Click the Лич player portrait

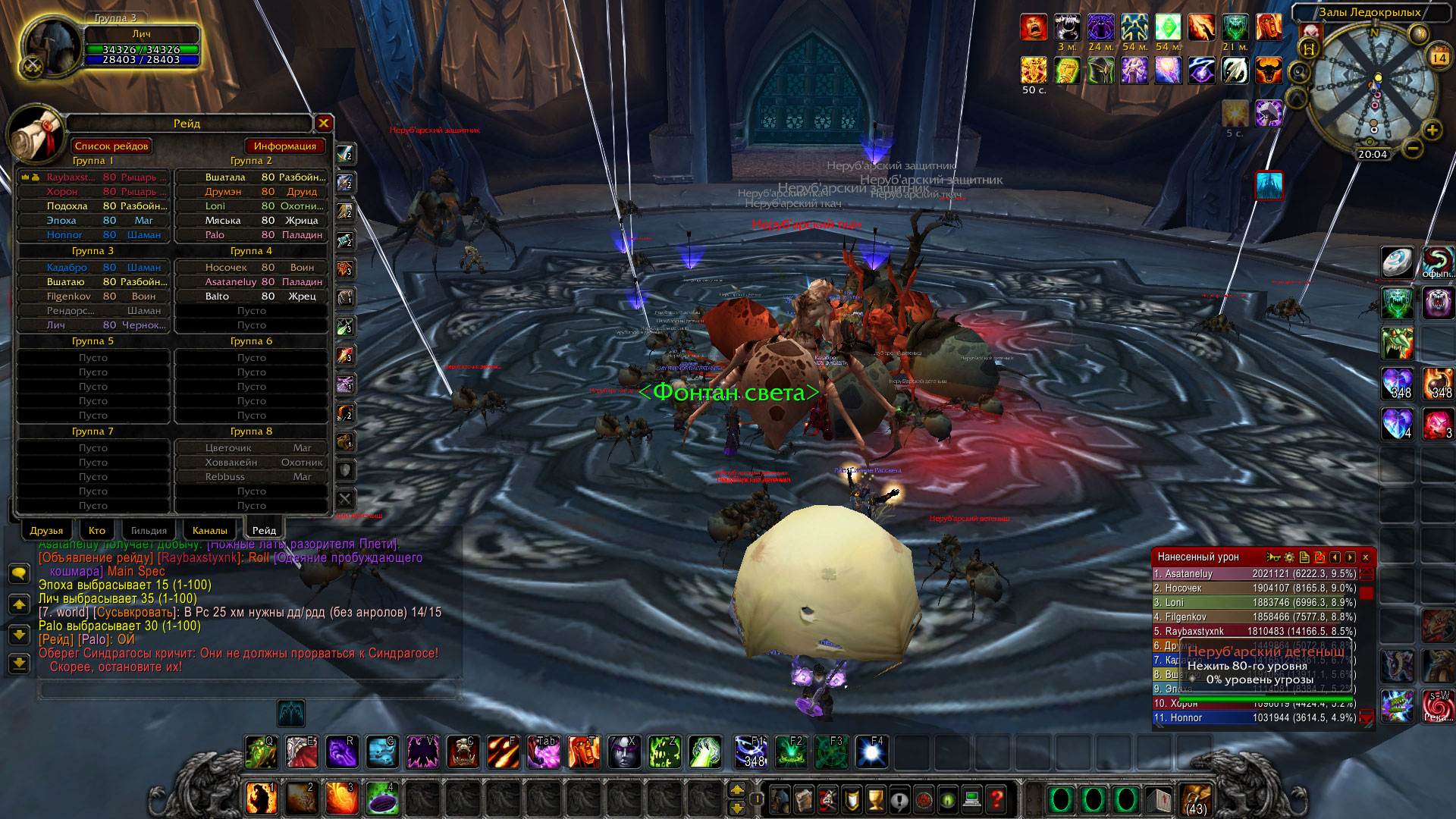click(x=52, y=47)
